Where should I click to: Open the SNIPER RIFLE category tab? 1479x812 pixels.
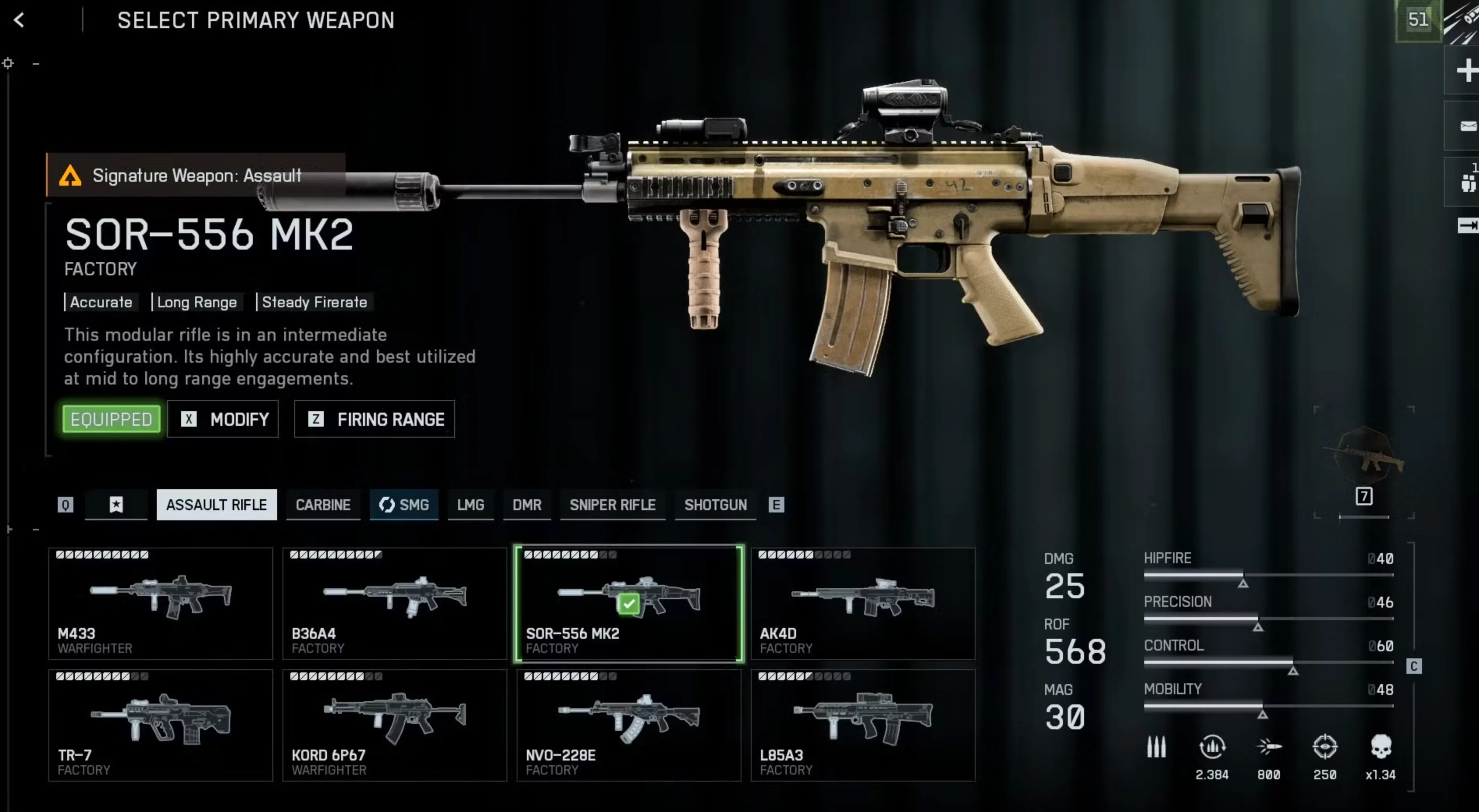613,505
